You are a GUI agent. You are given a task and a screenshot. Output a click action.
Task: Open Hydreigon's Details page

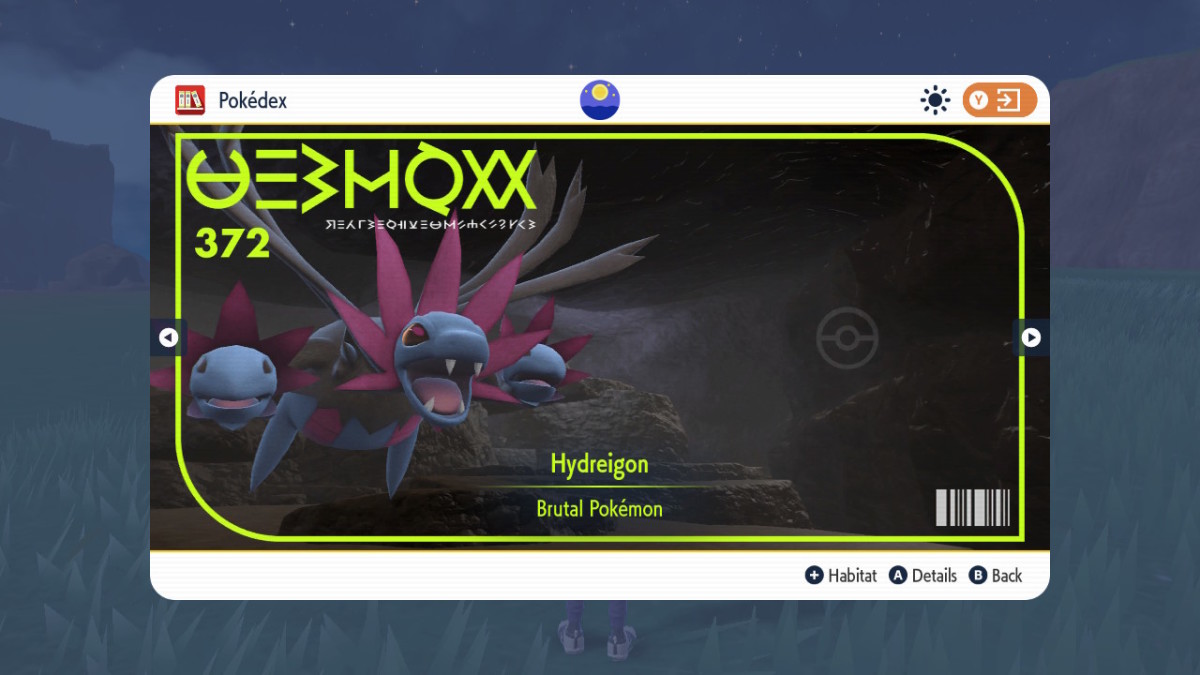click(x=924, y=575)
